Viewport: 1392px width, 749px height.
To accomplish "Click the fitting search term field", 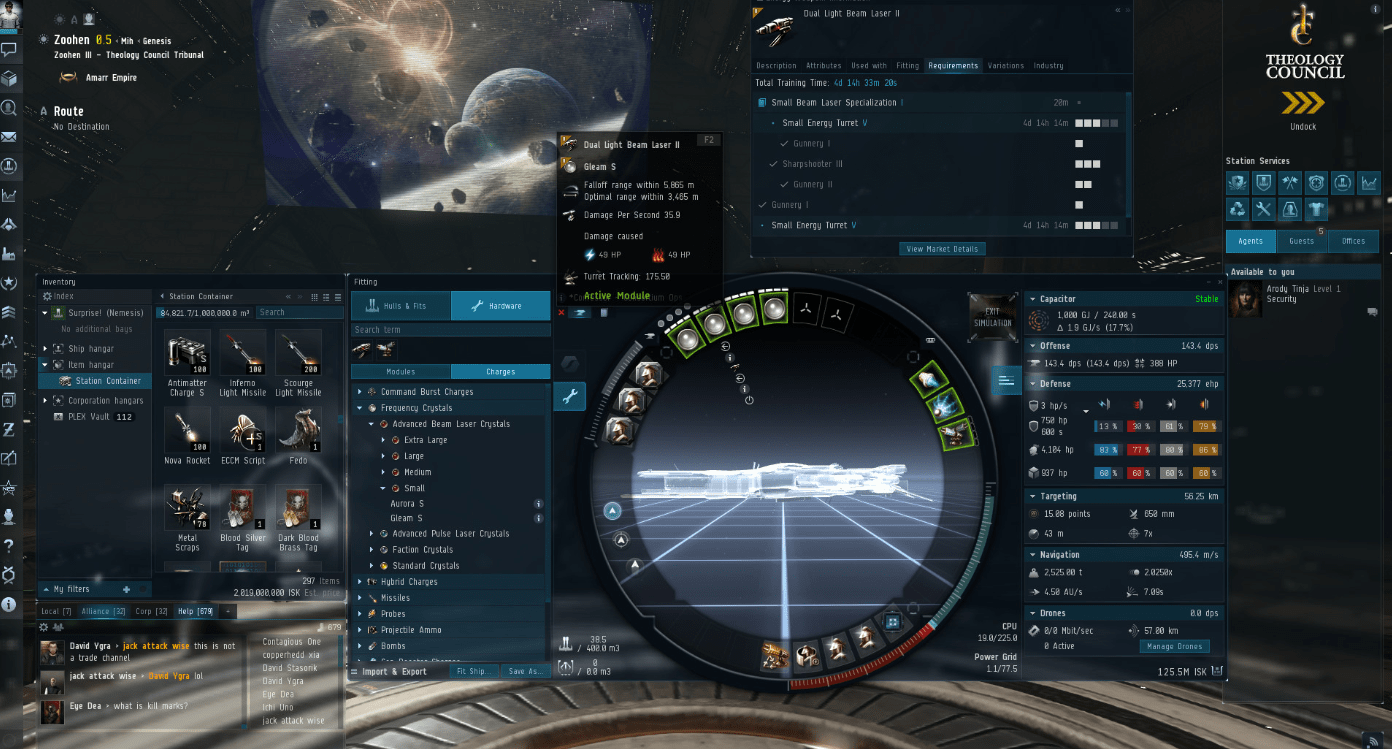I will pos(450,330).
